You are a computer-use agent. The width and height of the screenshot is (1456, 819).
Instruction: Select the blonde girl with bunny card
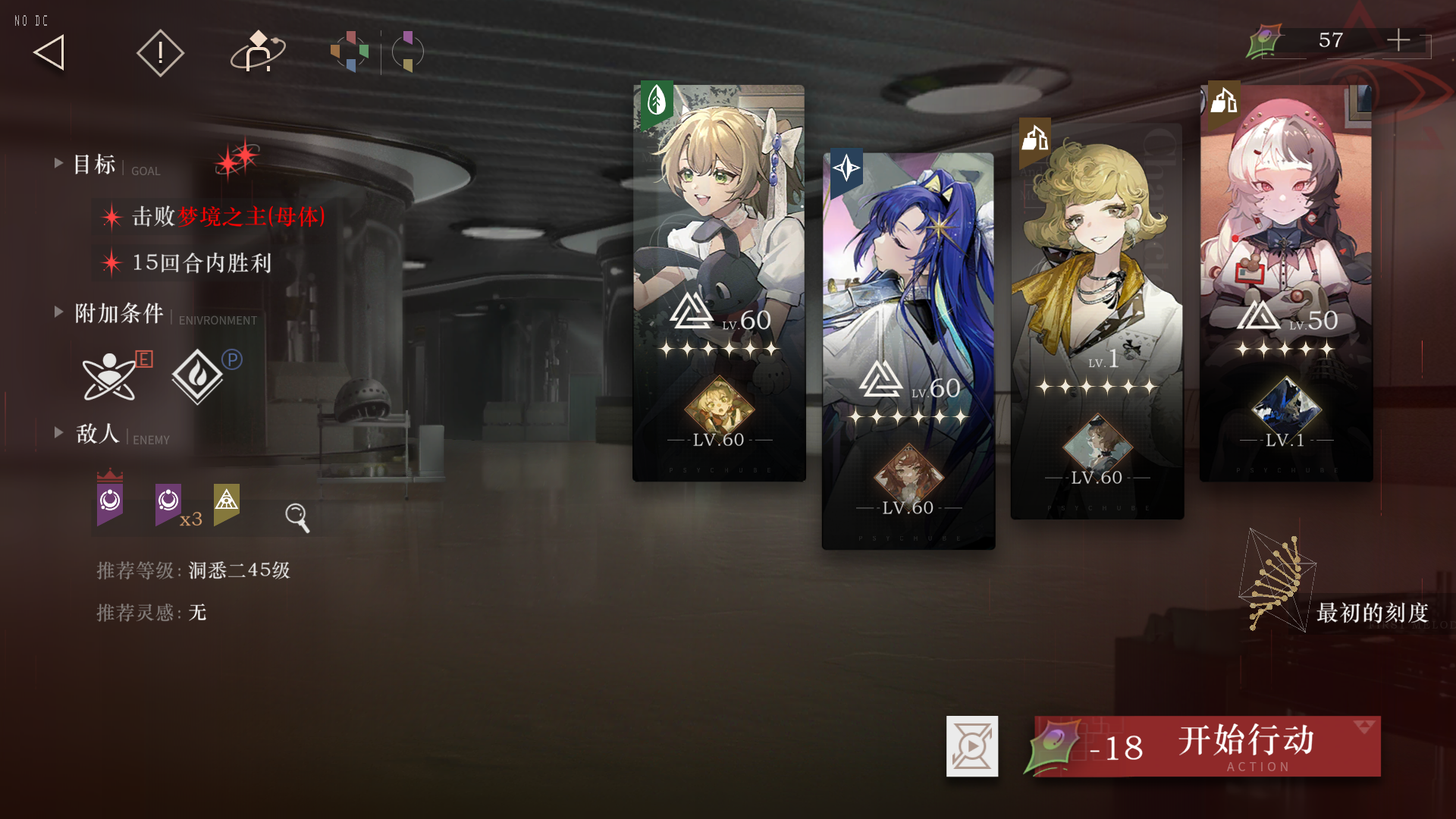pos(719,282)
